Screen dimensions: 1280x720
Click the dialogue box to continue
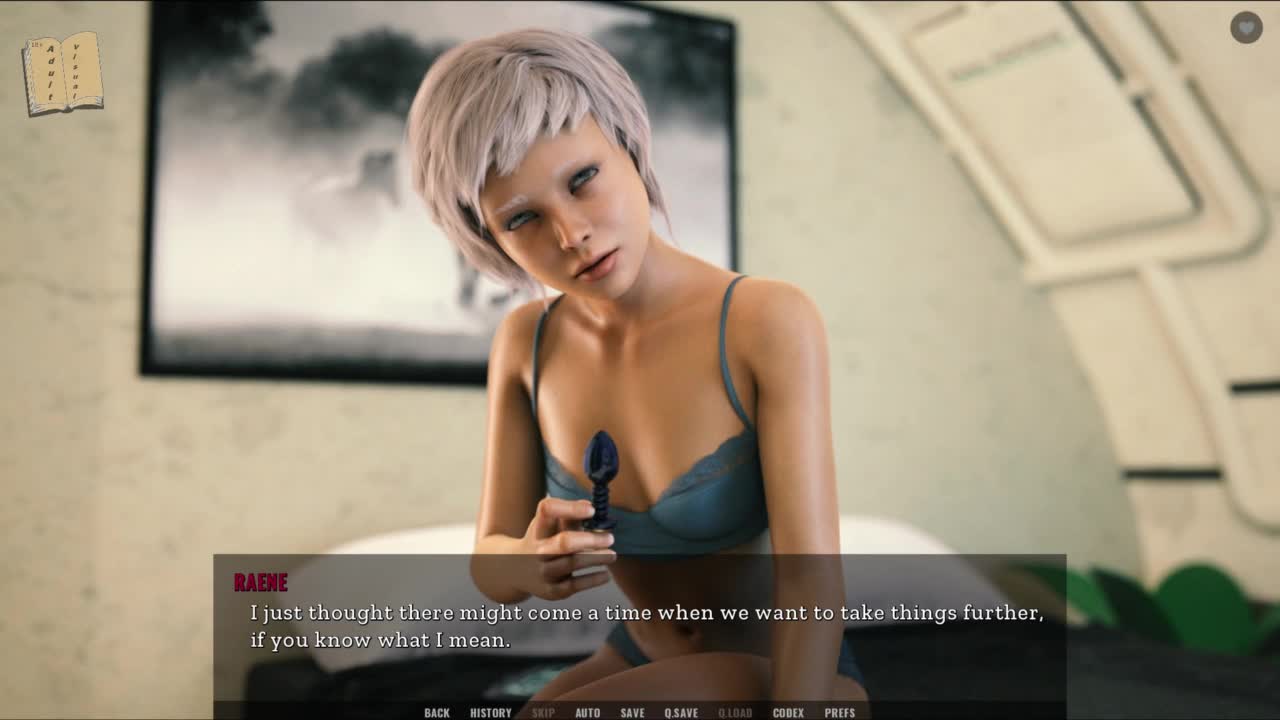tap(640, 627)
